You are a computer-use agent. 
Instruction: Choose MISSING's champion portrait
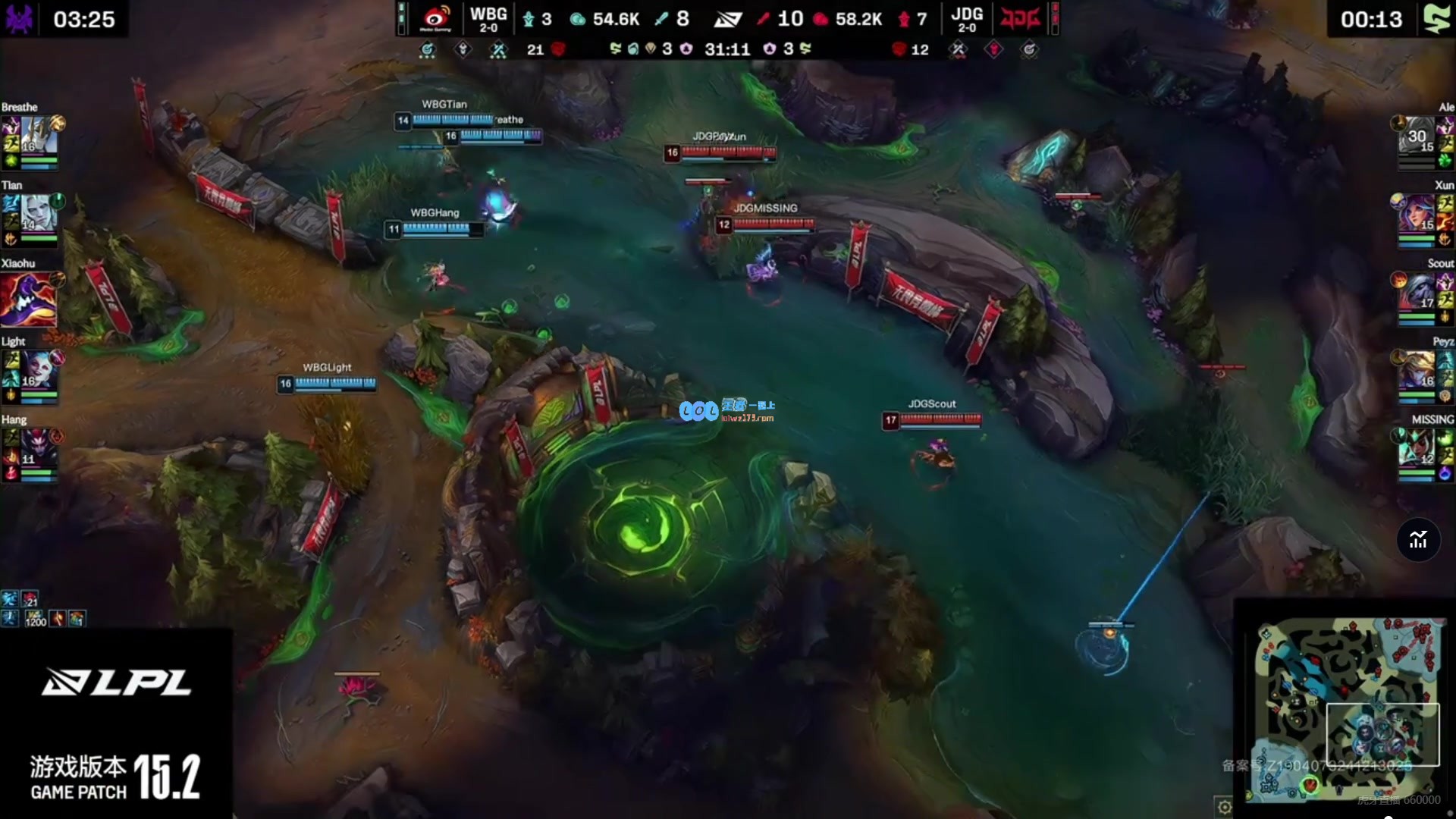1417,448
